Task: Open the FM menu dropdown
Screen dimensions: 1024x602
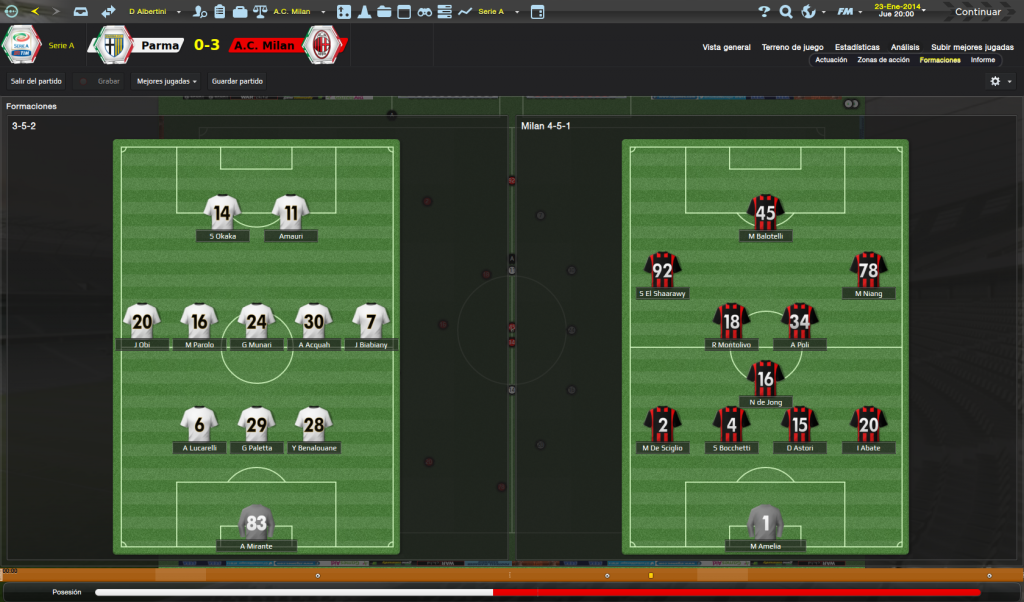Action: 850,12
